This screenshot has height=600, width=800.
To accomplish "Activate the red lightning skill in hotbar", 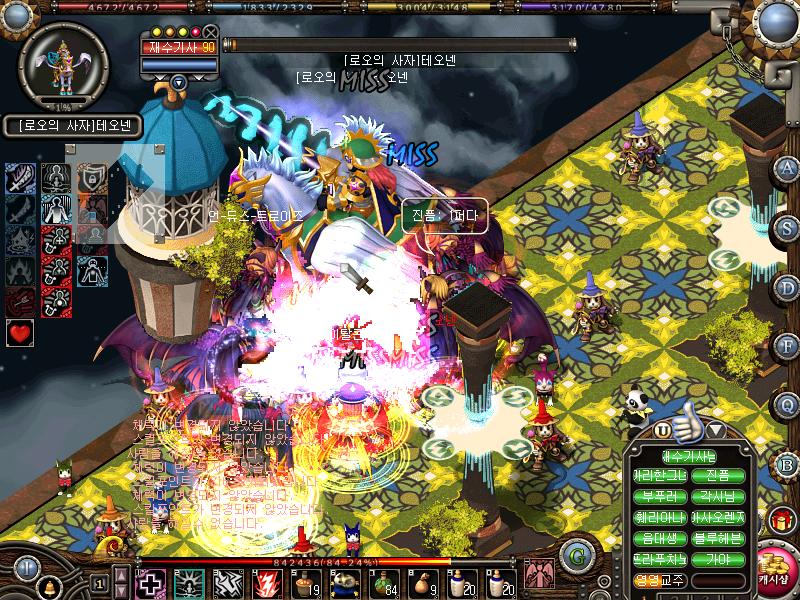I will (x=266, y=582).
